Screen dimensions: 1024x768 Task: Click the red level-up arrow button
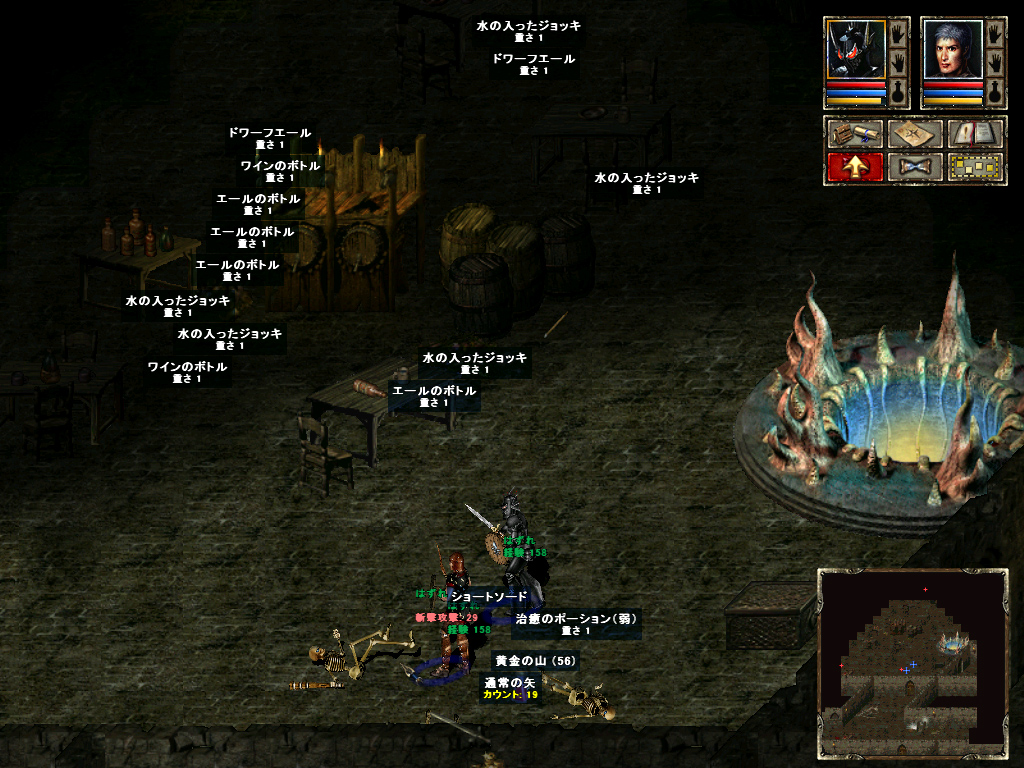click(855, 167)
